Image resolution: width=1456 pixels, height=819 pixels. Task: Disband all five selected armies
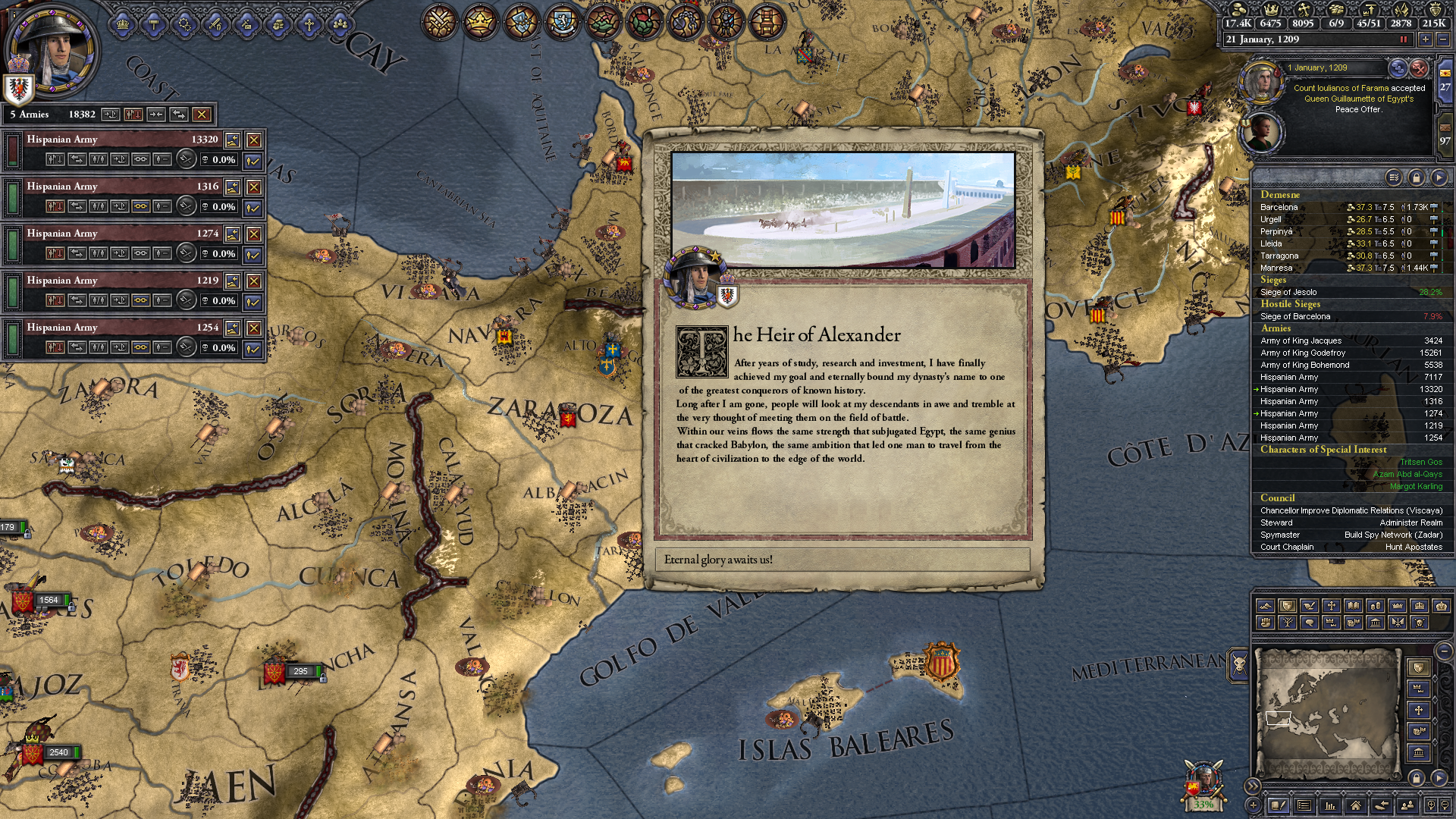tap(201, 115)
